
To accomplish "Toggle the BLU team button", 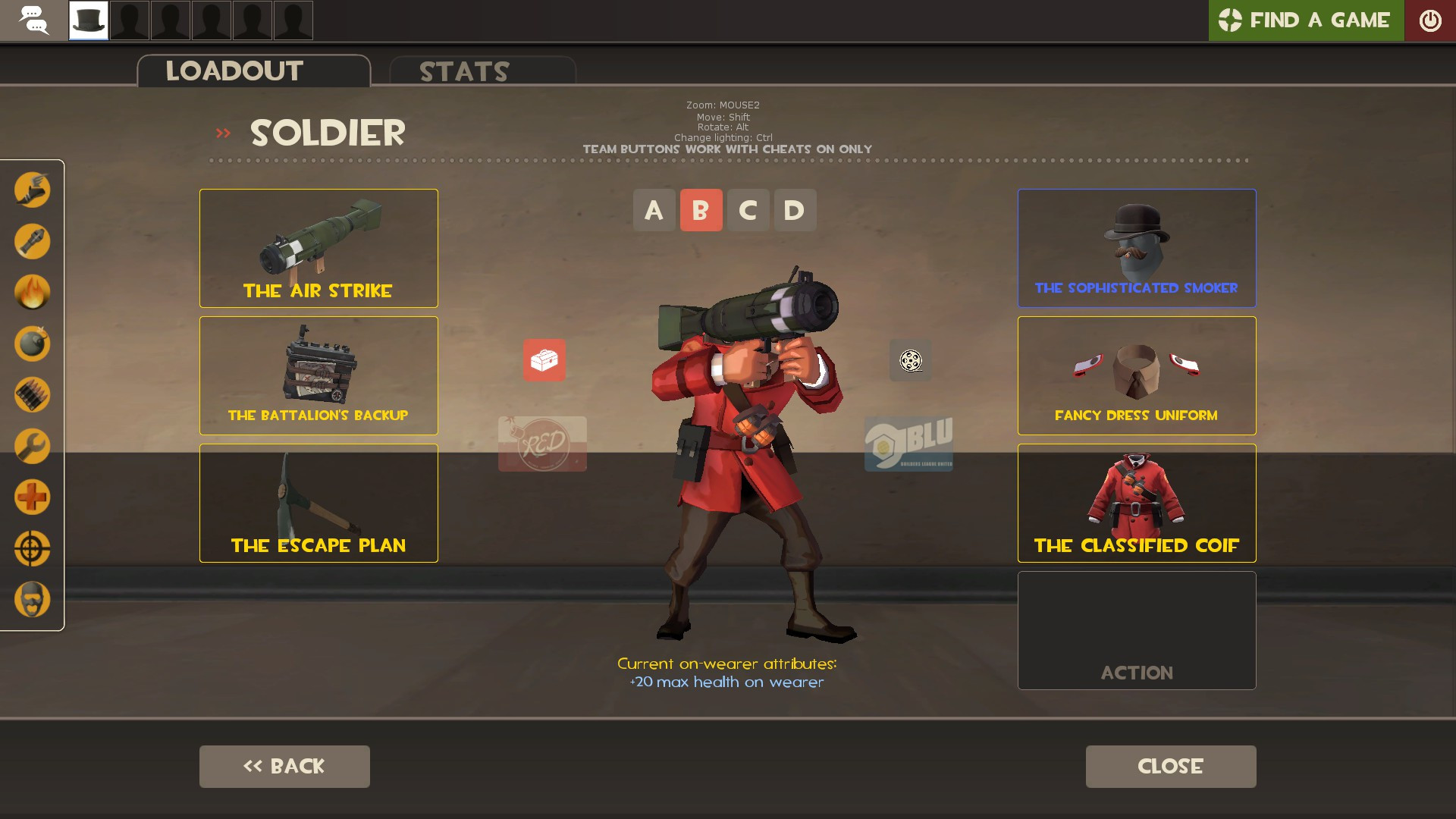I will (x=909, y=444).
